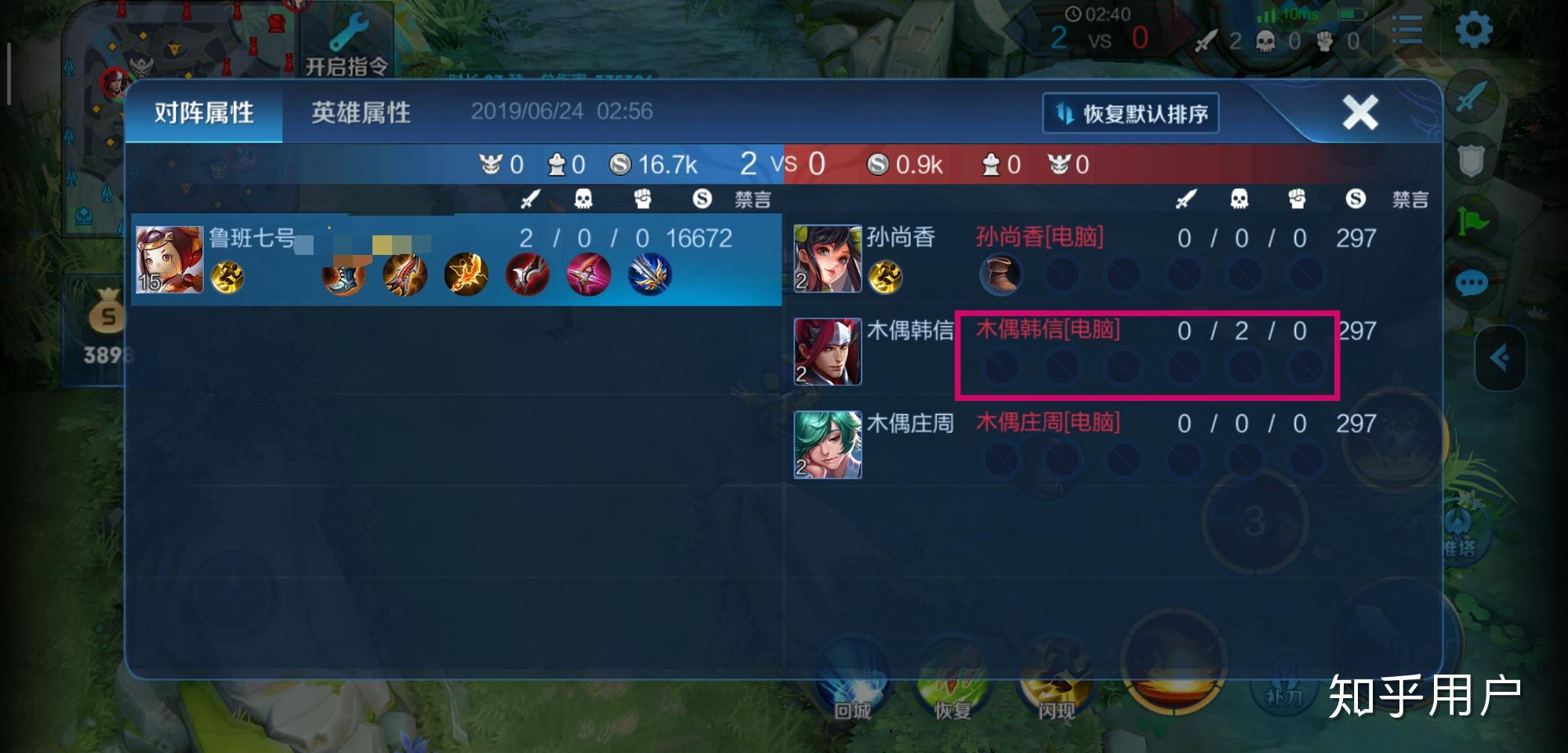
Task: Choose 木偶韩信 hero portrait
Action: pos(827,351)
